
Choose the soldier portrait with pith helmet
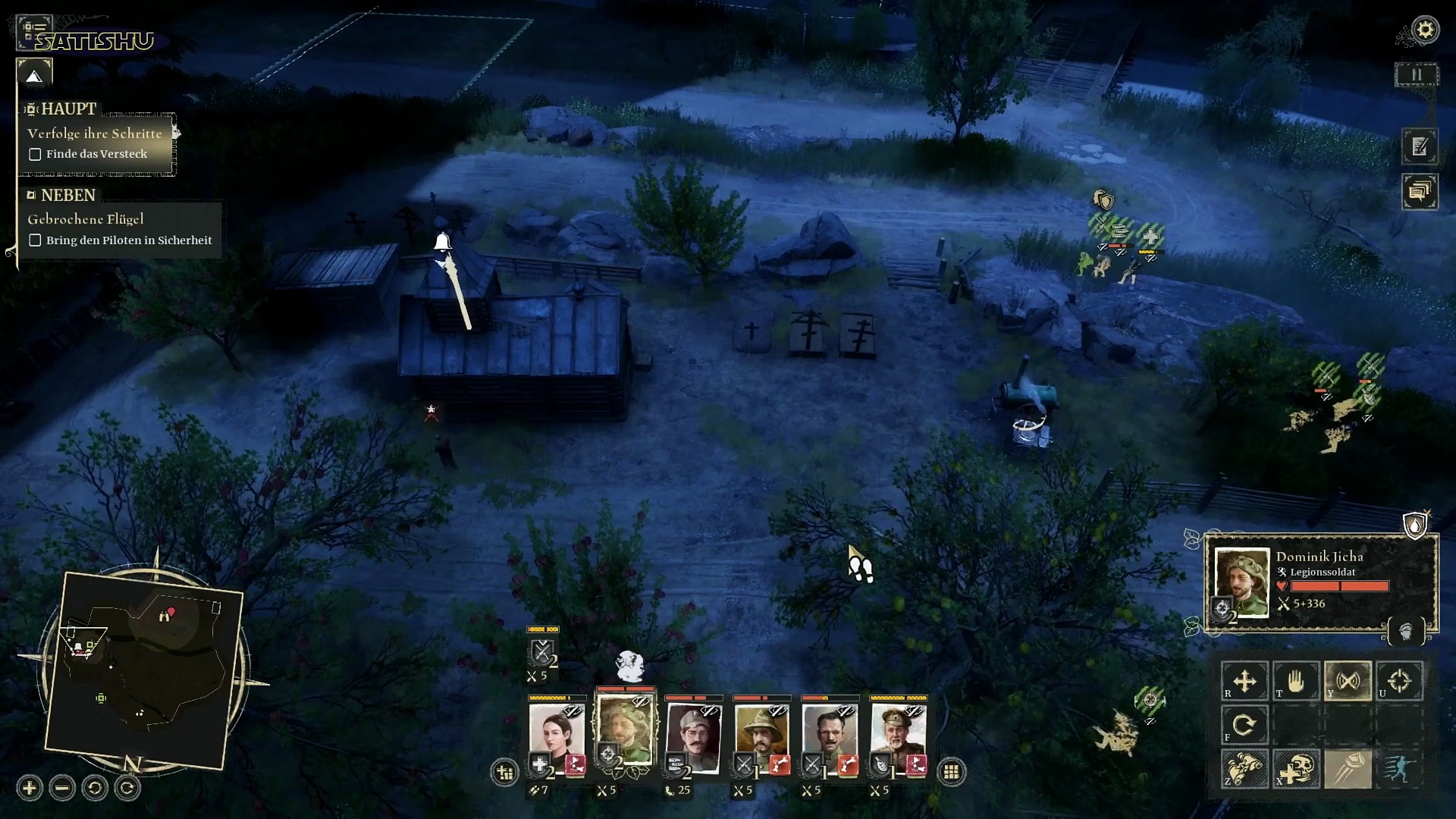click(x=761, y=732)
